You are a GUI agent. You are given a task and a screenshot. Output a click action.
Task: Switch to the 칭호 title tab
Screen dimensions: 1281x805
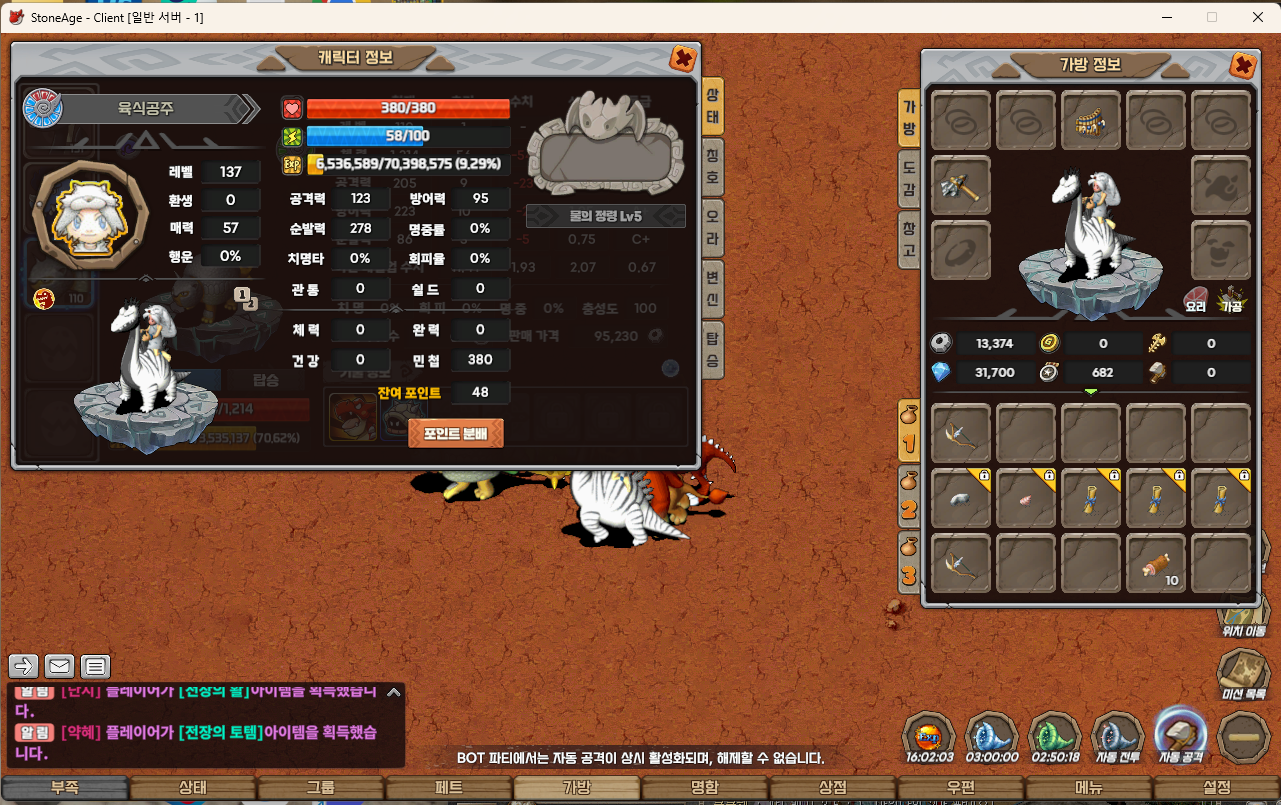tap(712, 164)
